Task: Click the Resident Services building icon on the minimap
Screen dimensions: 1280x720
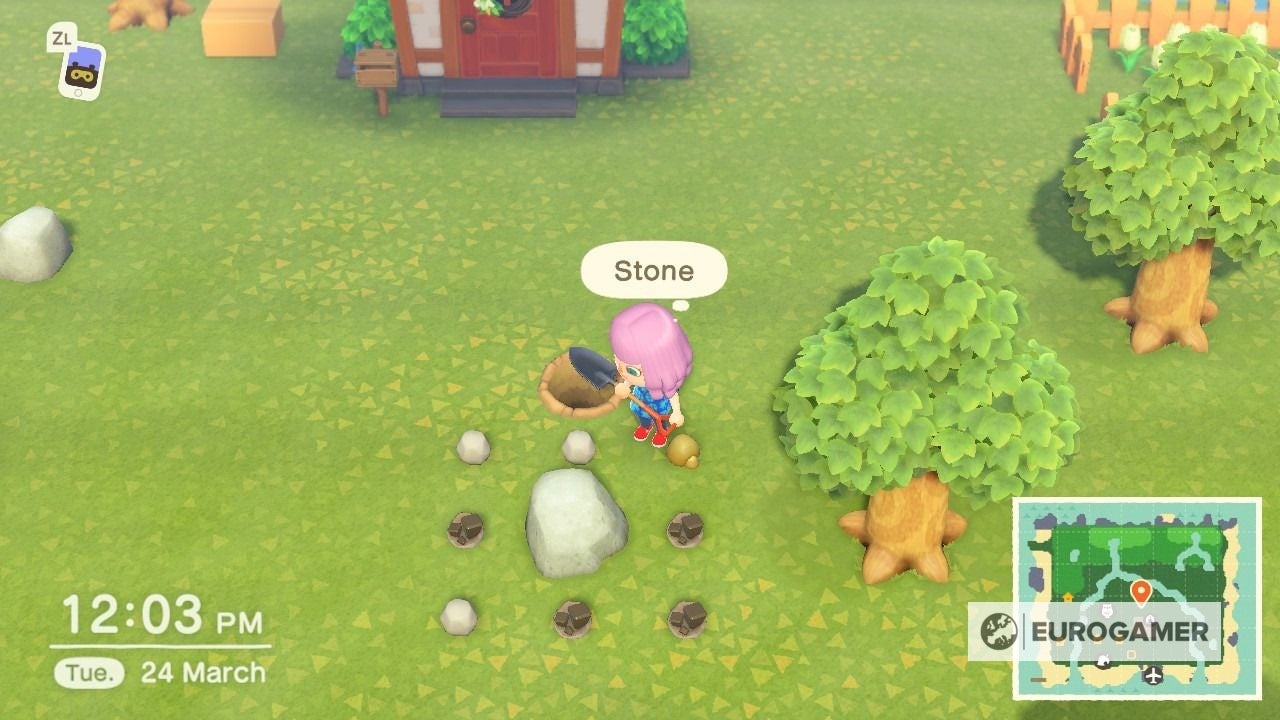Action: click(x=1152, y=619)
